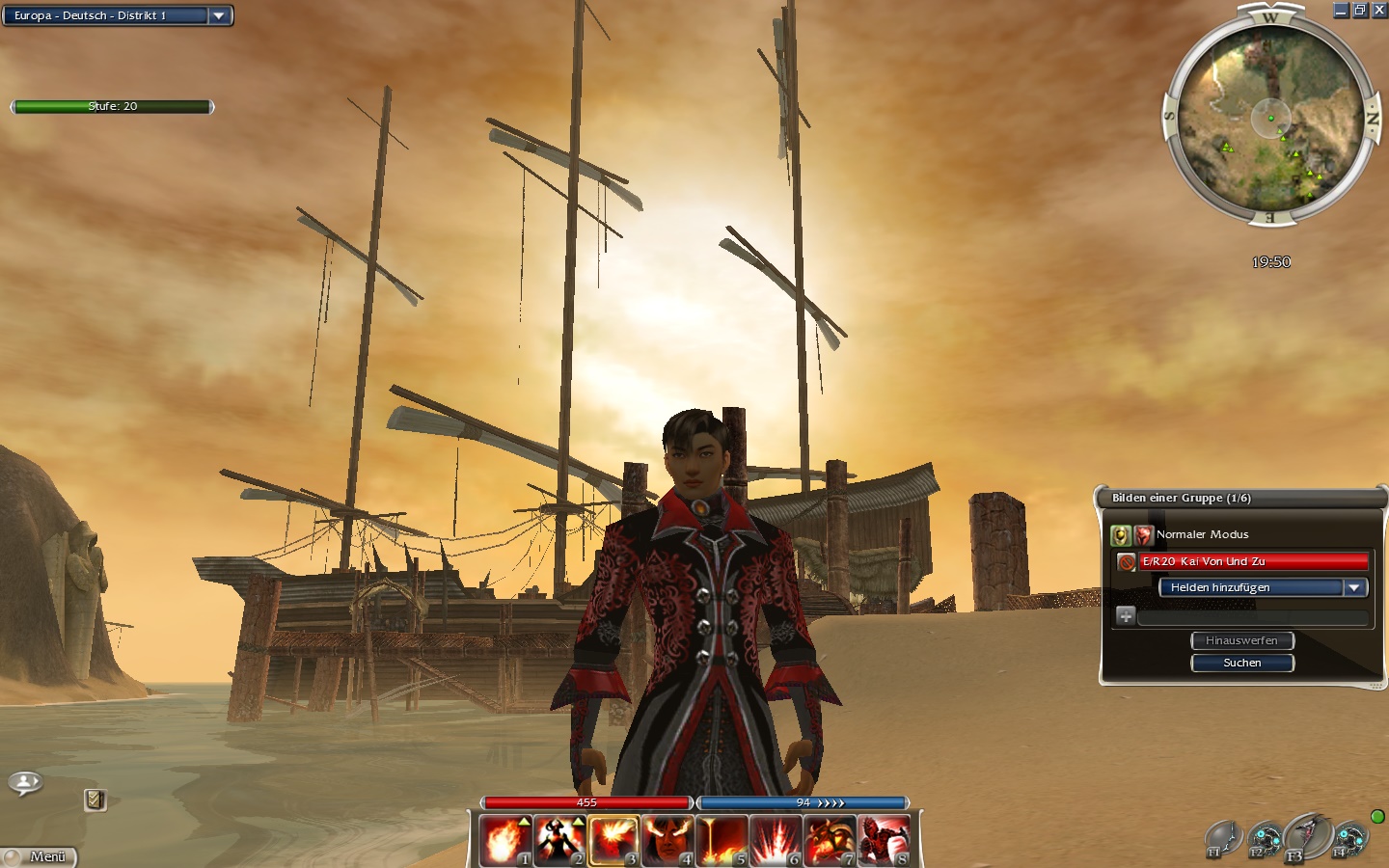
Task: Select the F3 weapon set
Action: pyautogui.click(x=1306, y=836)
